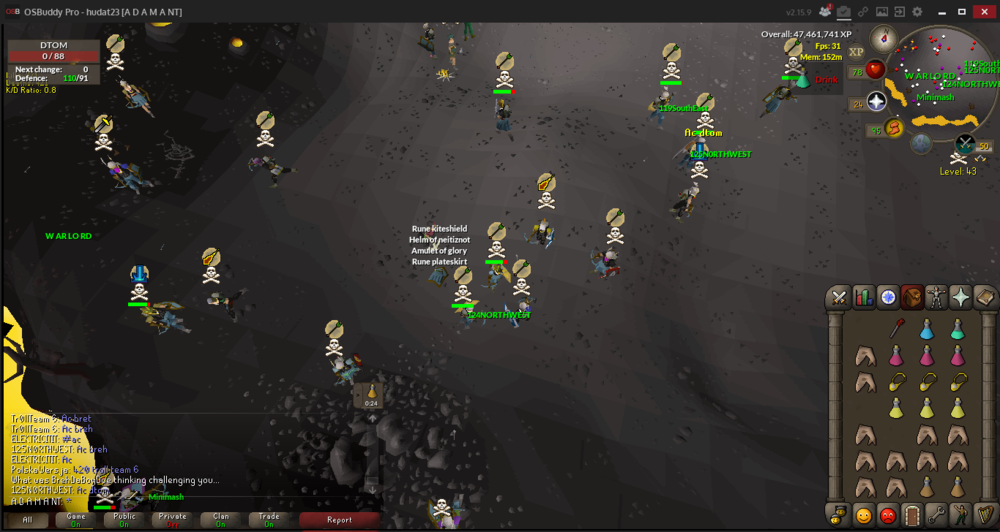The width and height of the screenshot is (1000, 532).
Task: Open the wrench Options tab
Action: [937, 516]
